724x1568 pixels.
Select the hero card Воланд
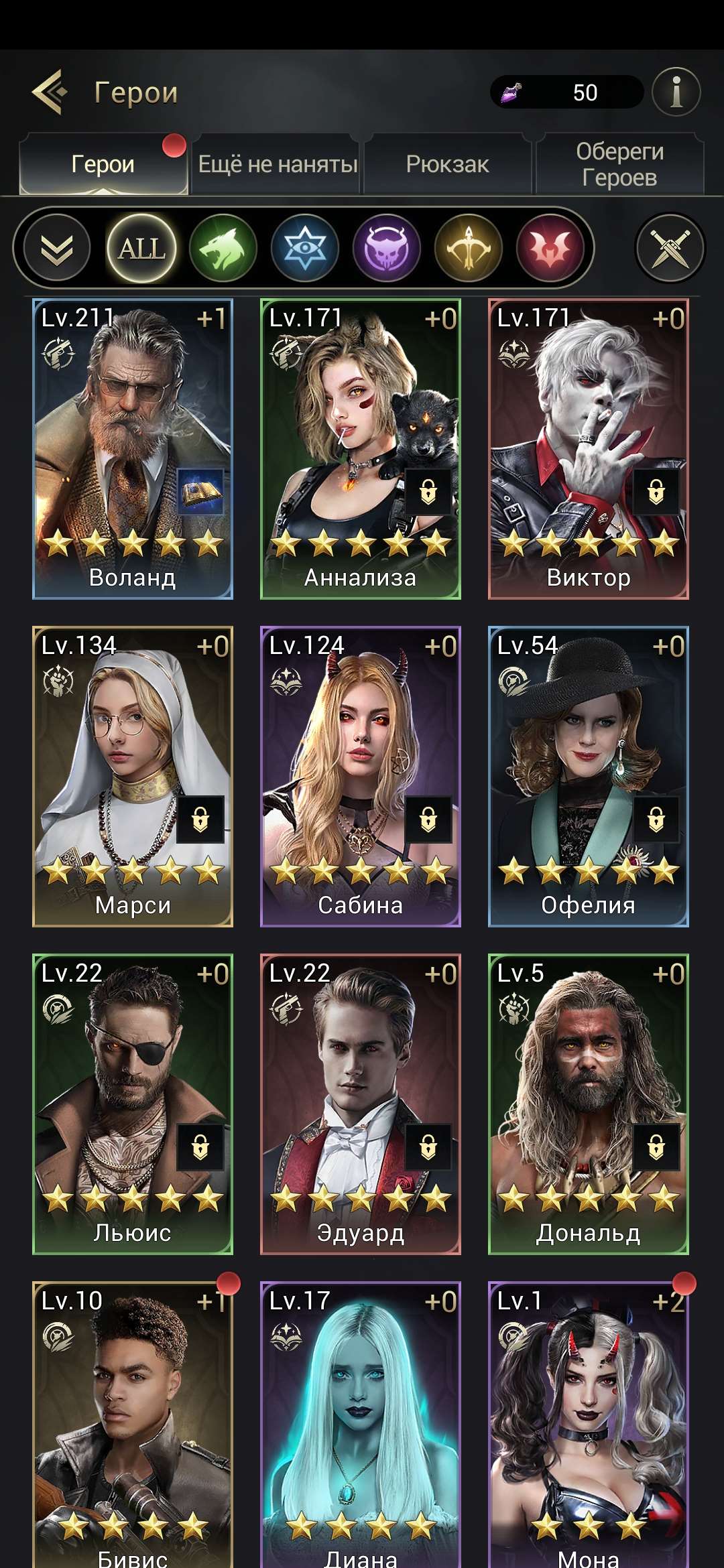pyautogui.click(x=133, y=449)
